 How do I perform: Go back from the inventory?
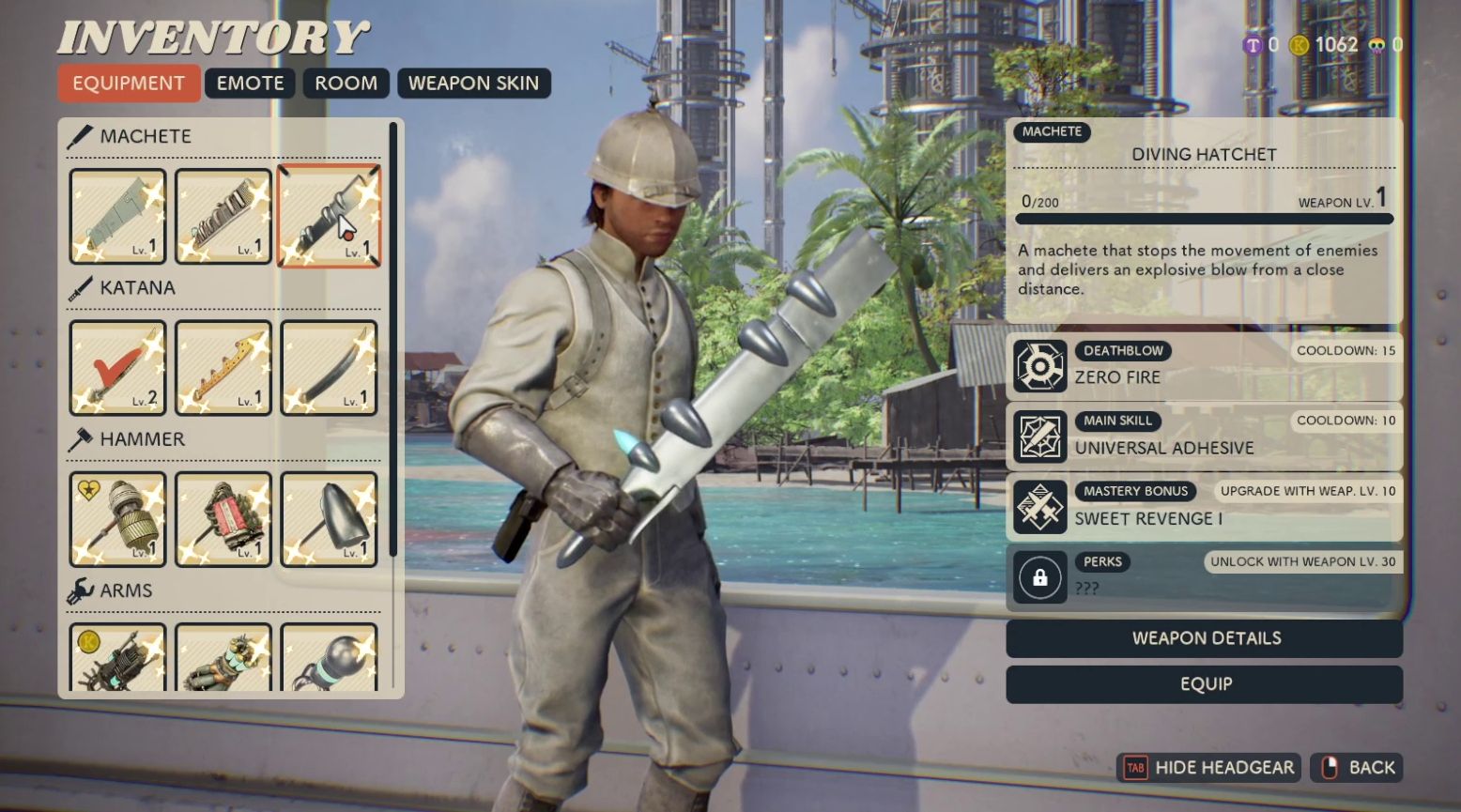[x=1356, y=768]
